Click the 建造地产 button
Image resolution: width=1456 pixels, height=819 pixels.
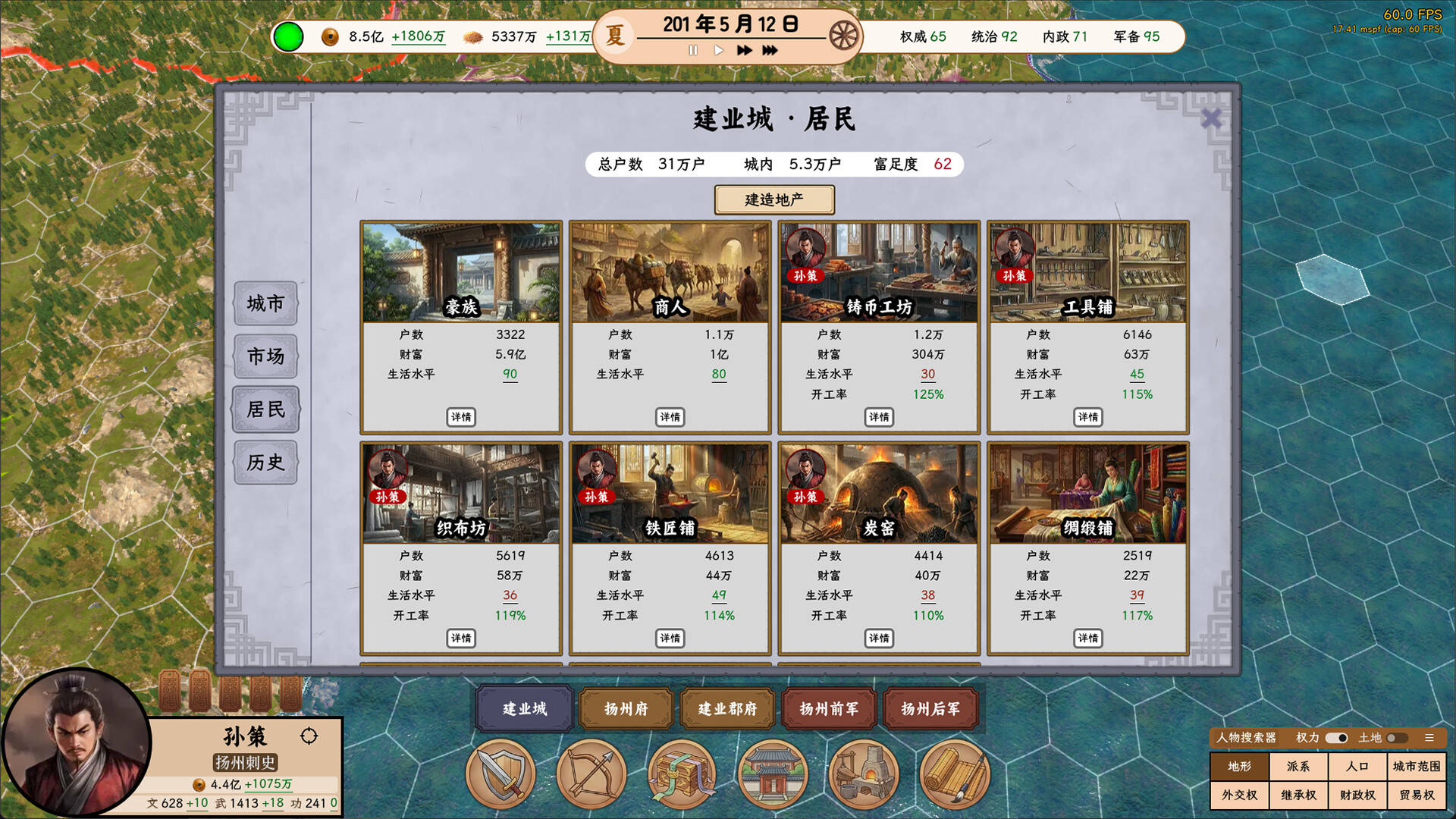pyautogui.click(x=775, y=199)
